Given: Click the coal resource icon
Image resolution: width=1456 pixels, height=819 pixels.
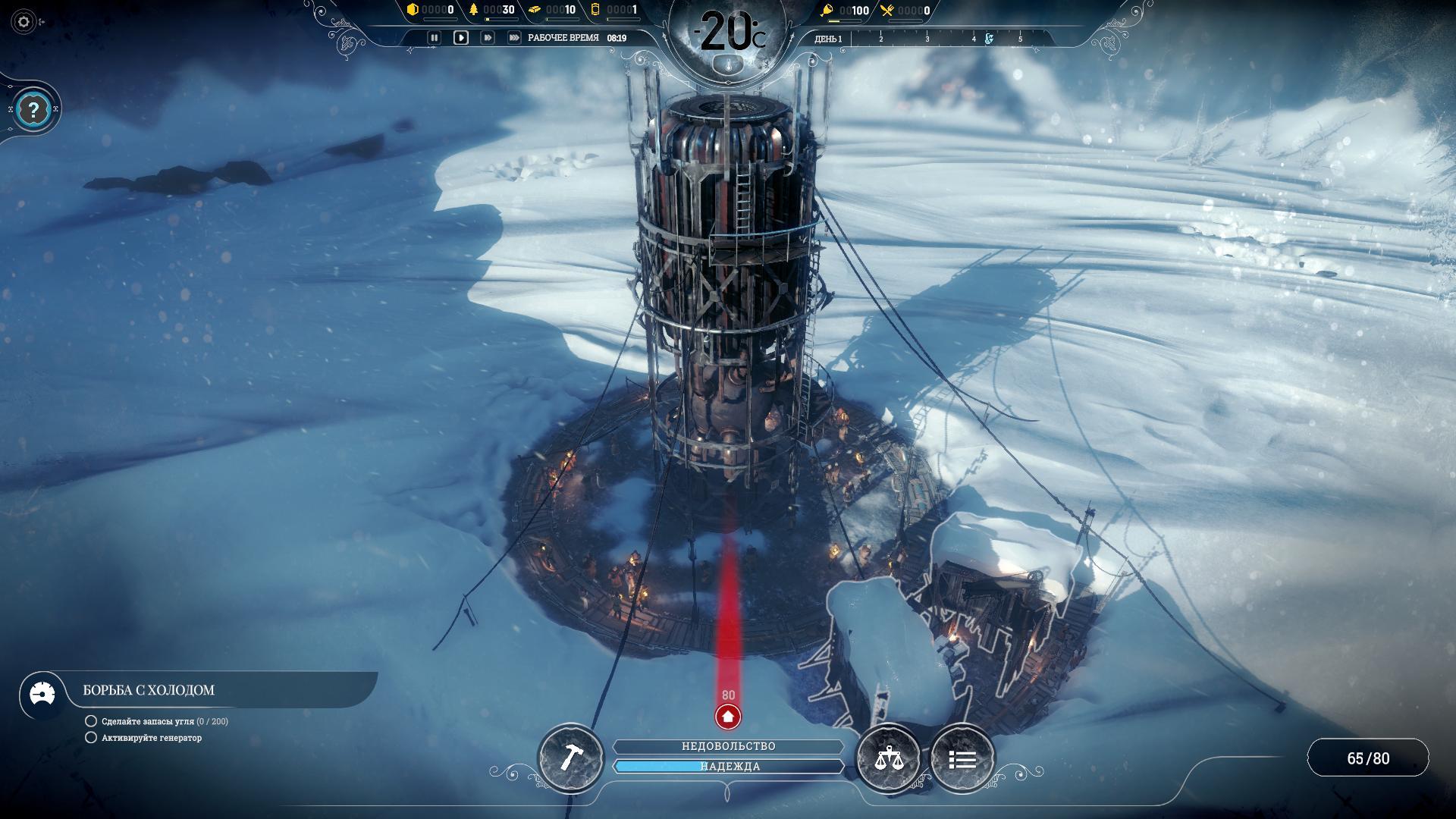Looking at the screenshot, I should coord(413,10).
